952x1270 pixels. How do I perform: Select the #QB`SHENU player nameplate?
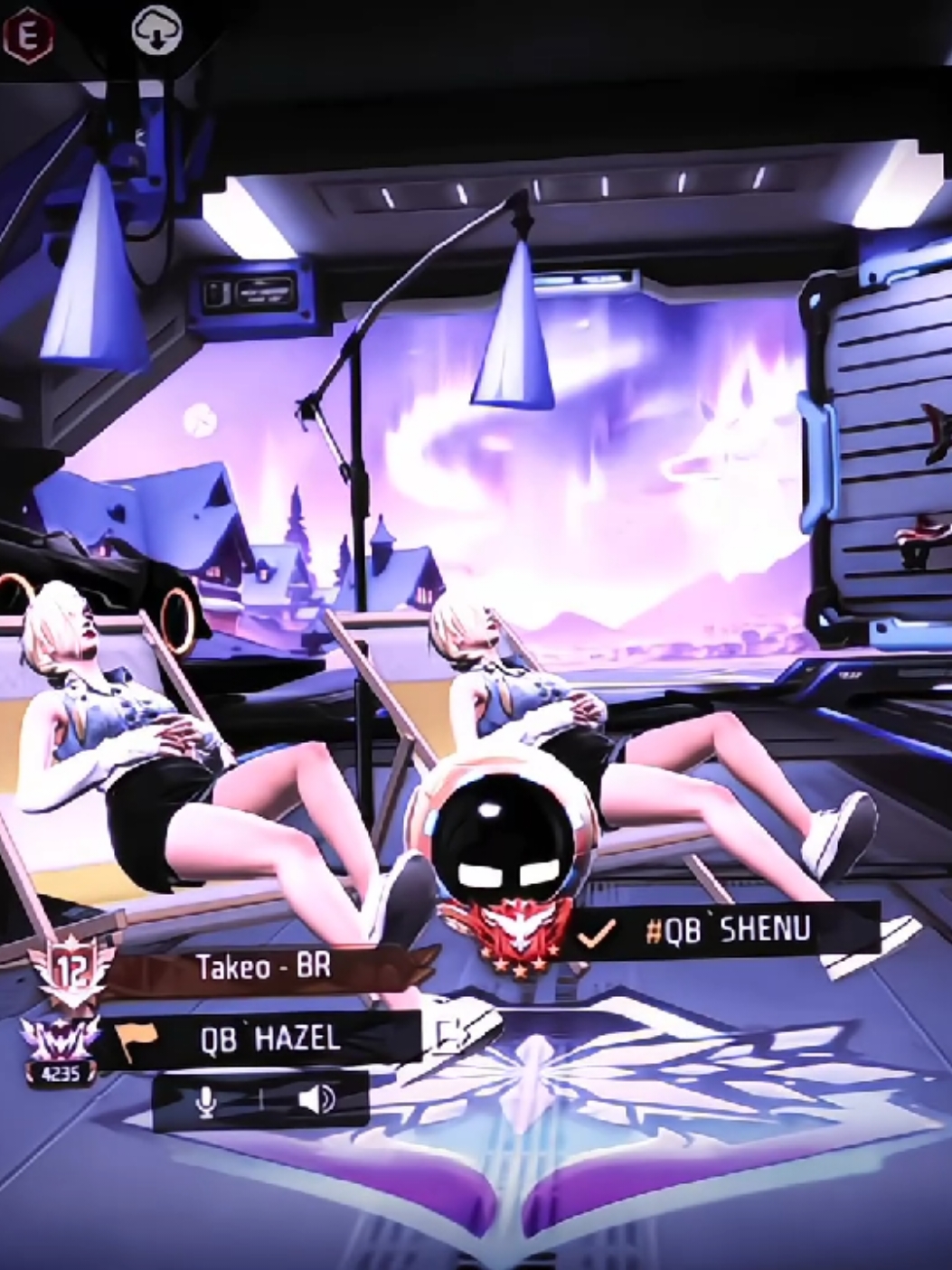[728, 931]
